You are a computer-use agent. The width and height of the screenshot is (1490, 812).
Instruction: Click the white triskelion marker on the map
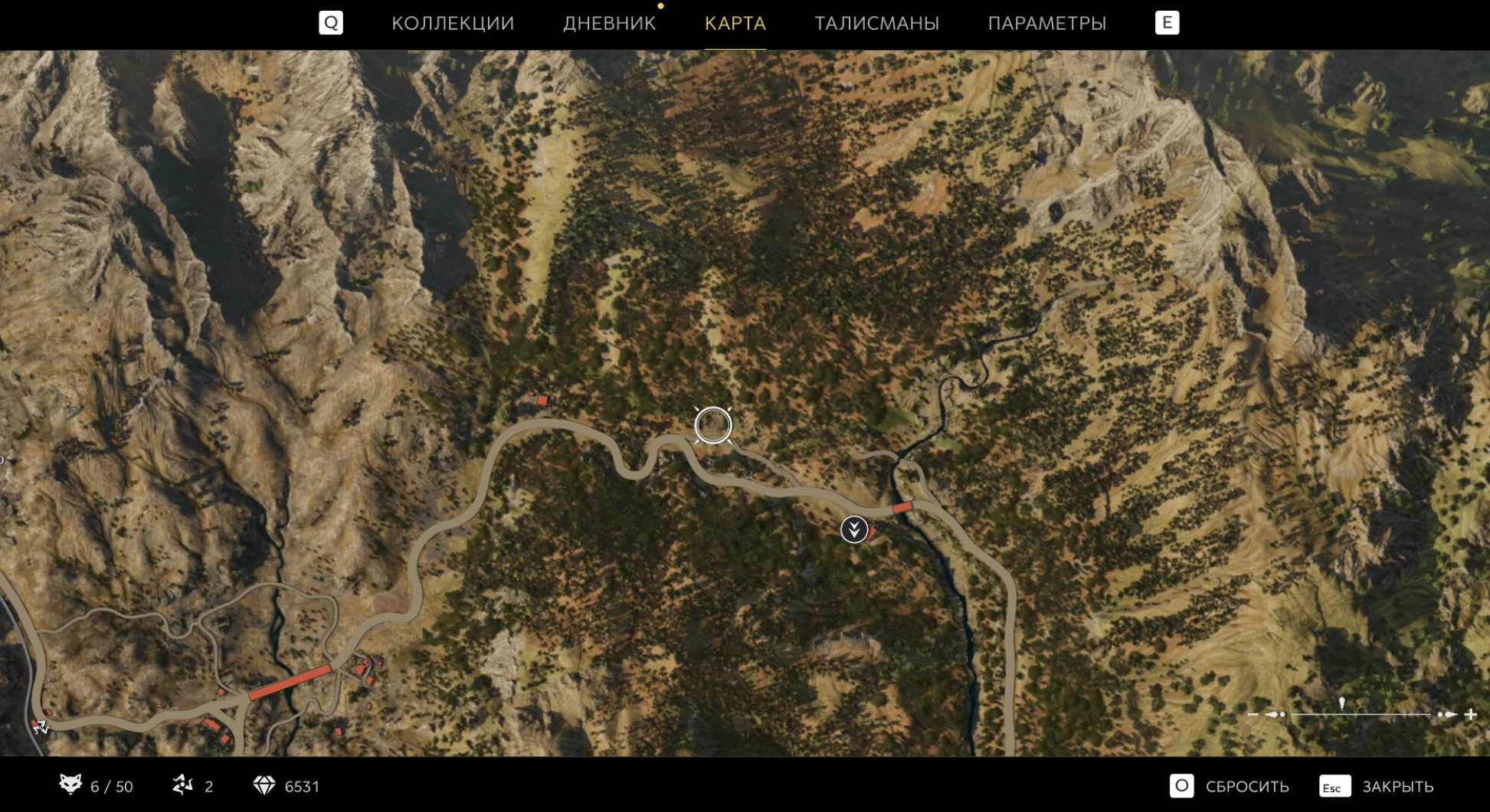tap(40, 726)
